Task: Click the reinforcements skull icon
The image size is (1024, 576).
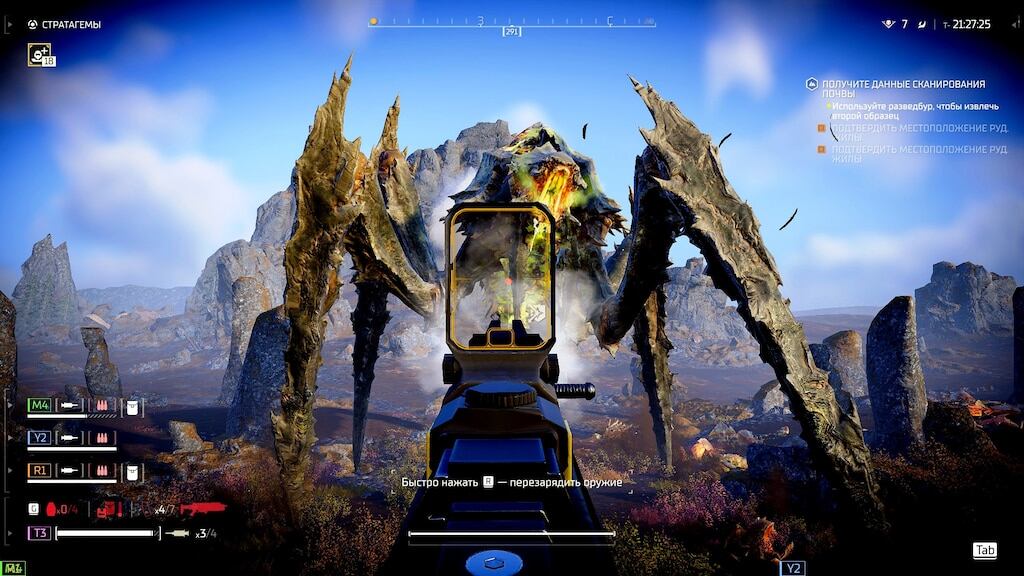Action: (x=887, y=24)
